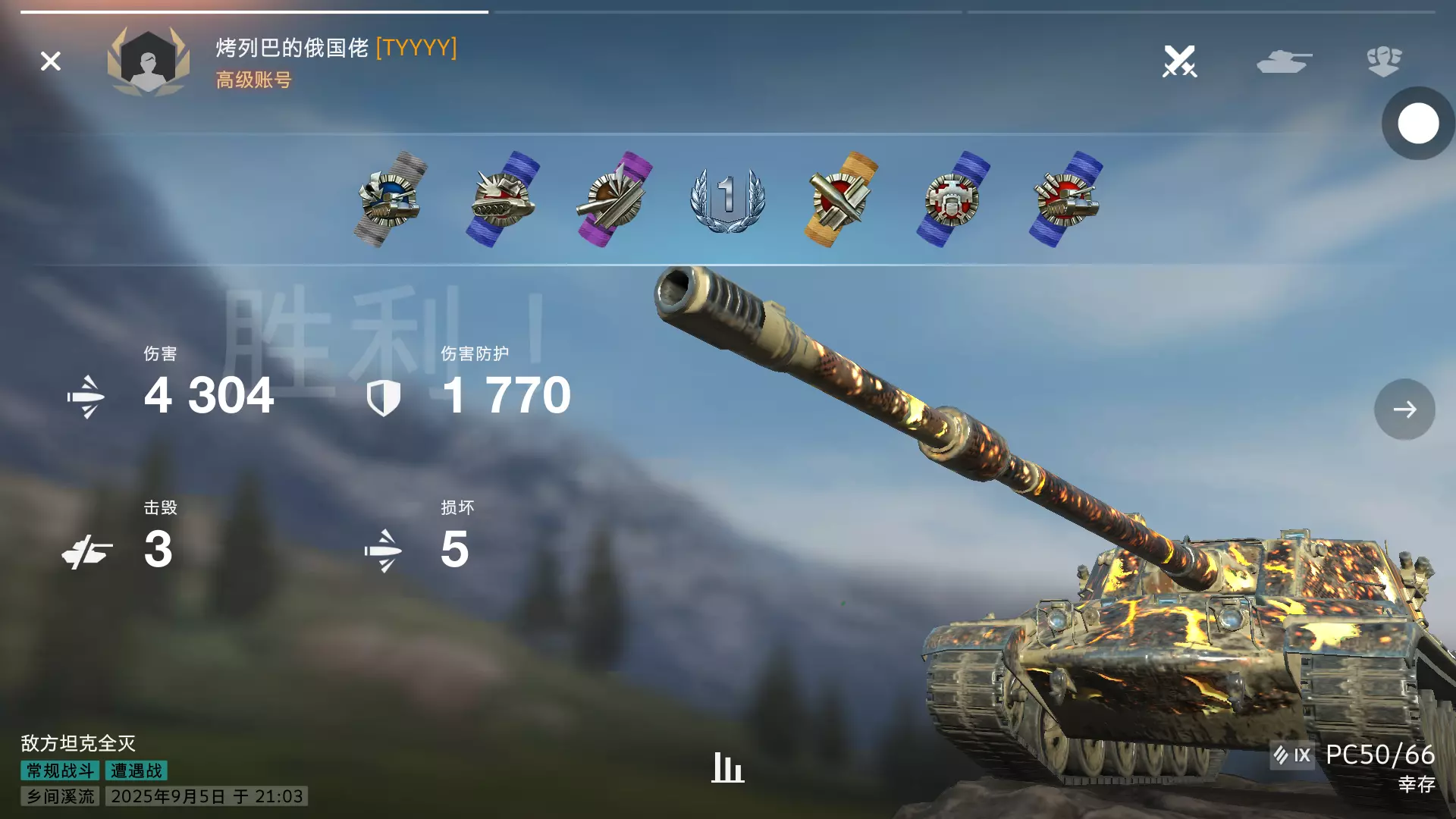View the orange ribbon medal
Viewport: 1456px width, 819px height.
(x=840, y=199)
